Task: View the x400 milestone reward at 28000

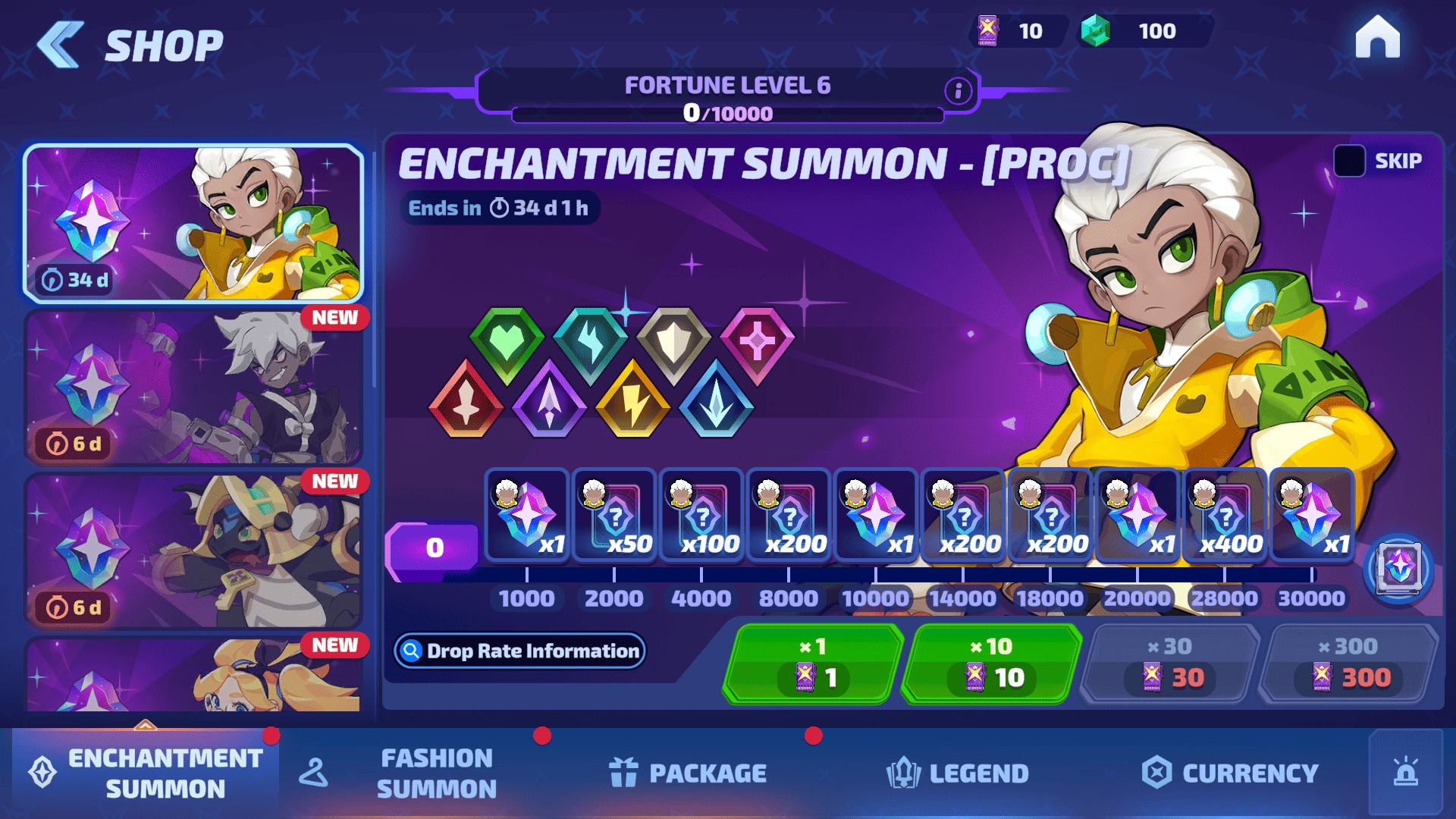Action: (1225, 516)
